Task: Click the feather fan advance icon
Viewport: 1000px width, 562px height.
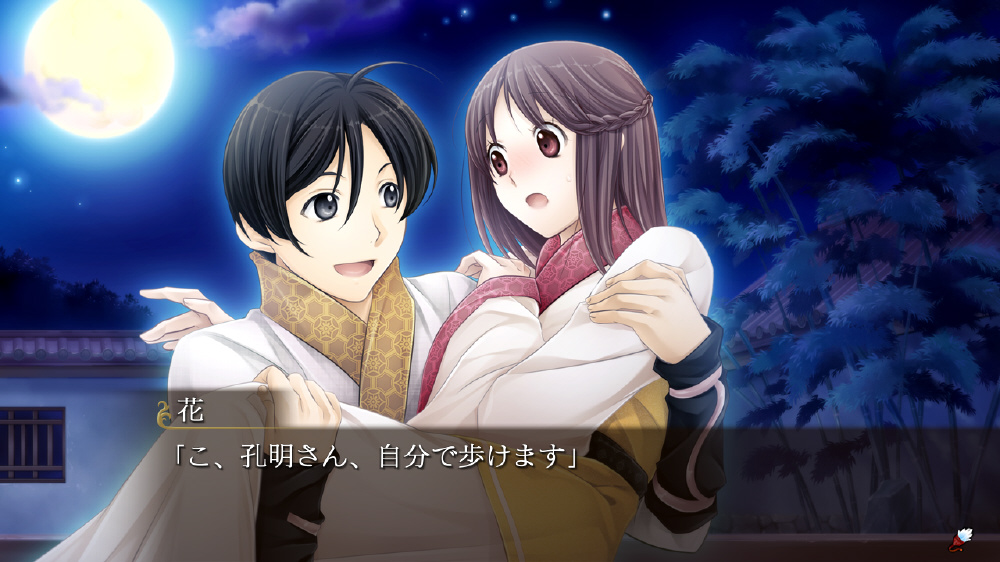Action: click(962, 540)
